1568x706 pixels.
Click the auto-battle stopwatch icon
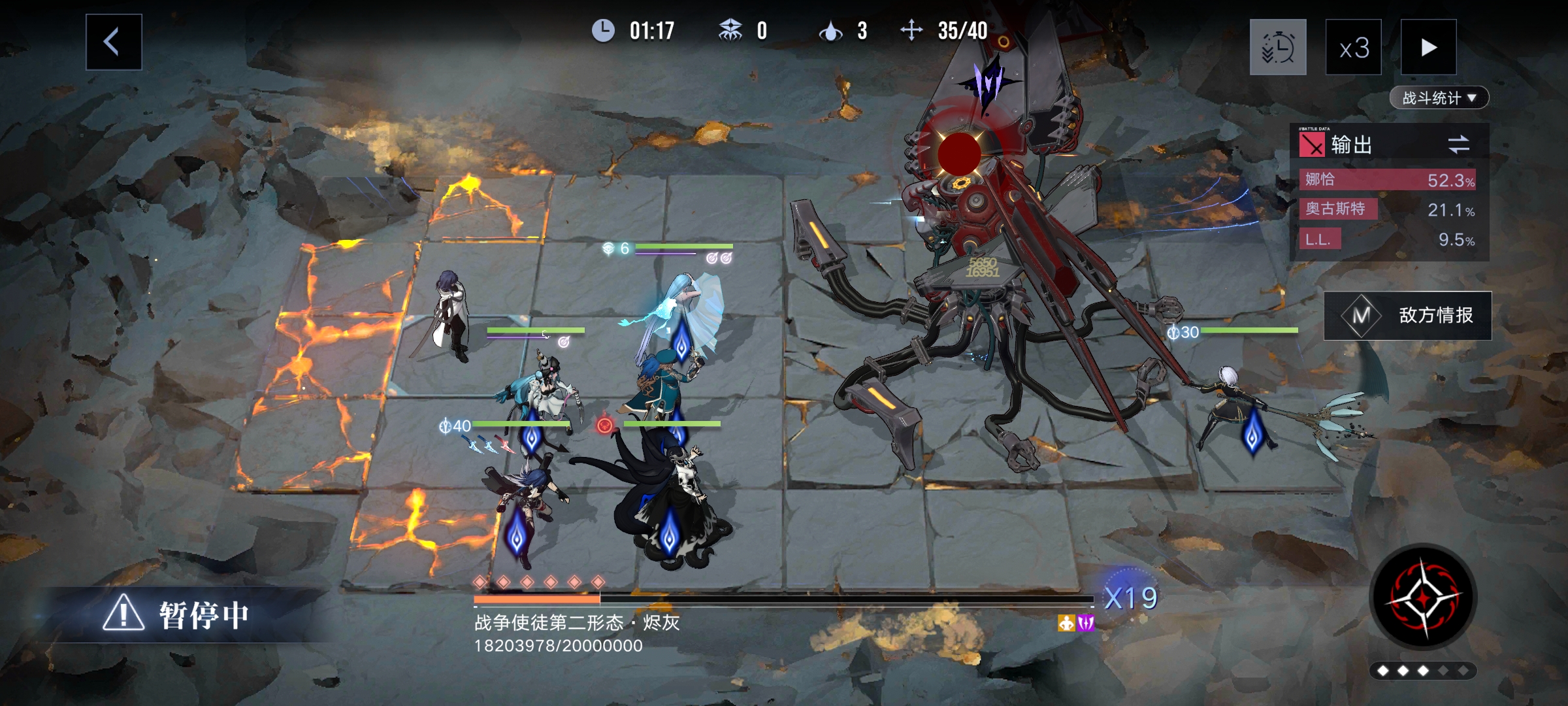[1278, 48]
